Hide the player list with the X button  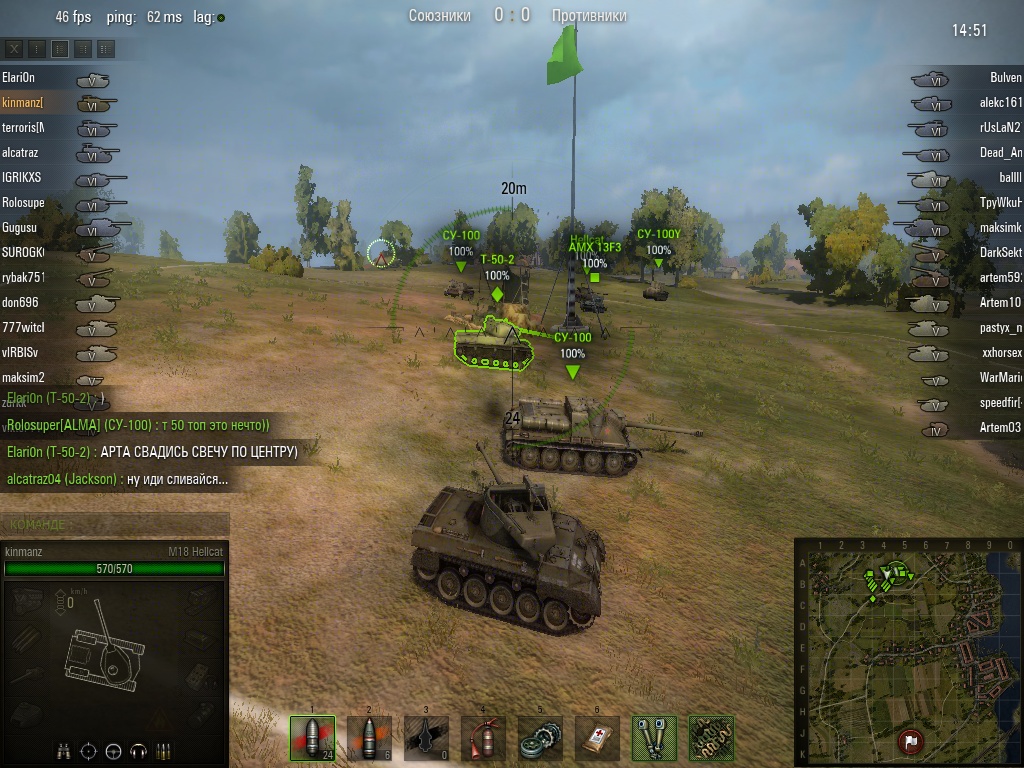pos(15,48)
